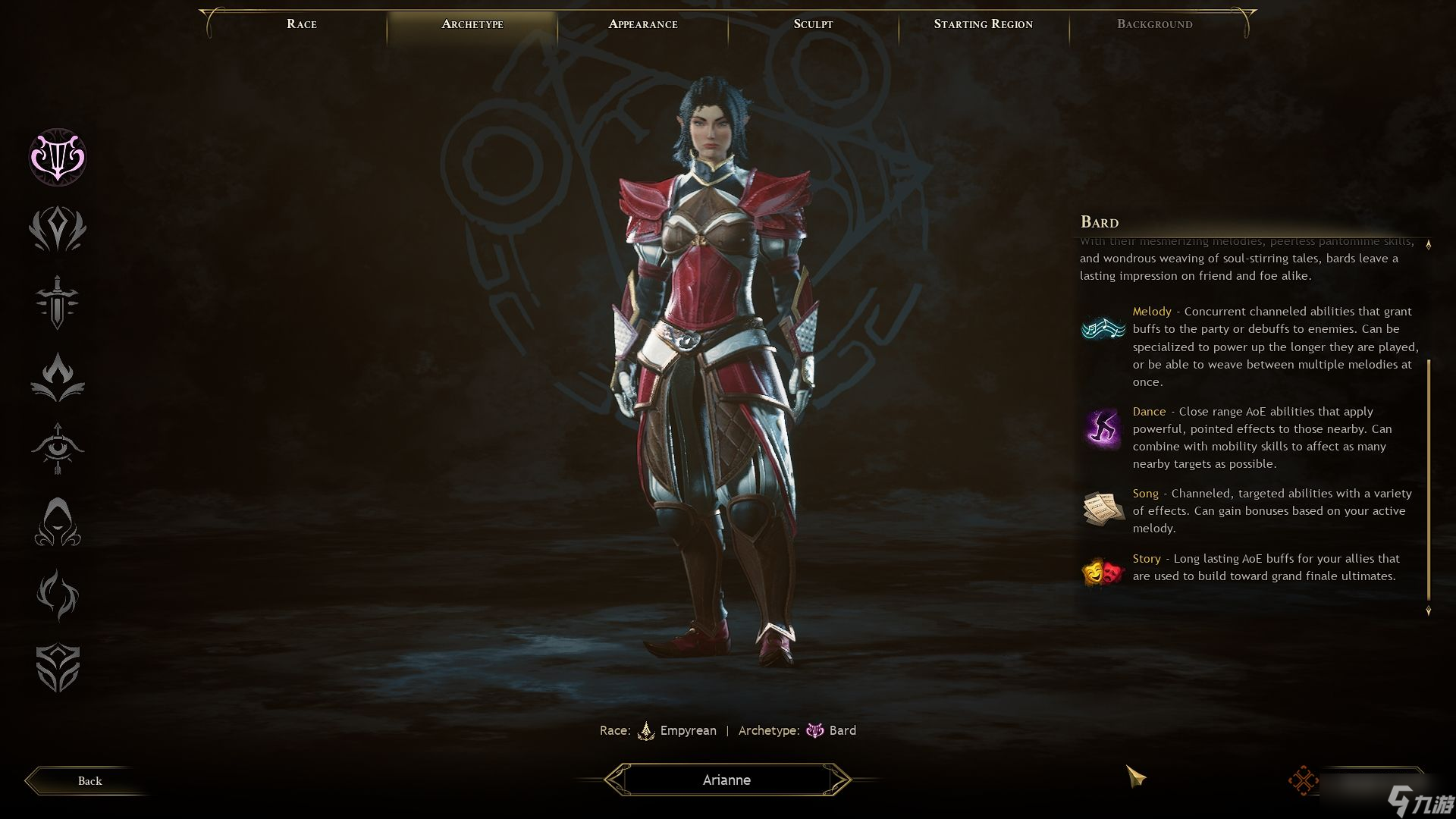Viewport: 1456px width, 819px height.
Task: Switch to the Race tab
Action: pos(302,24)
